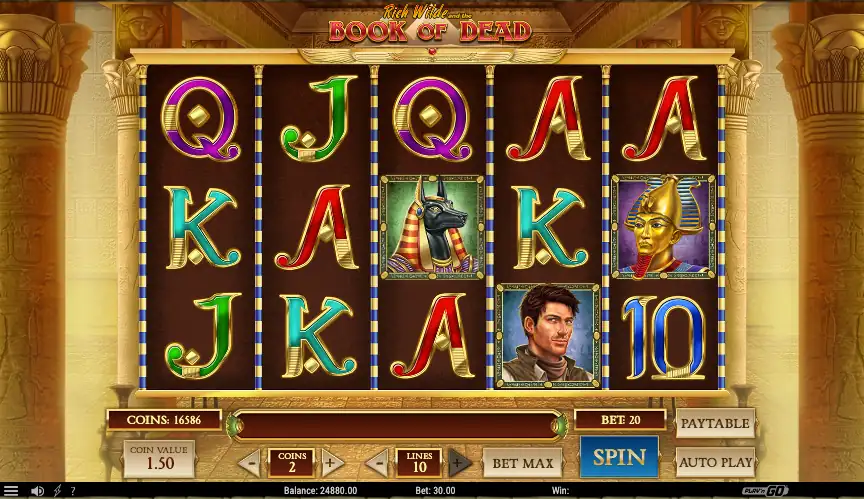Spin the reels with the SPIN button

point(619,457)
